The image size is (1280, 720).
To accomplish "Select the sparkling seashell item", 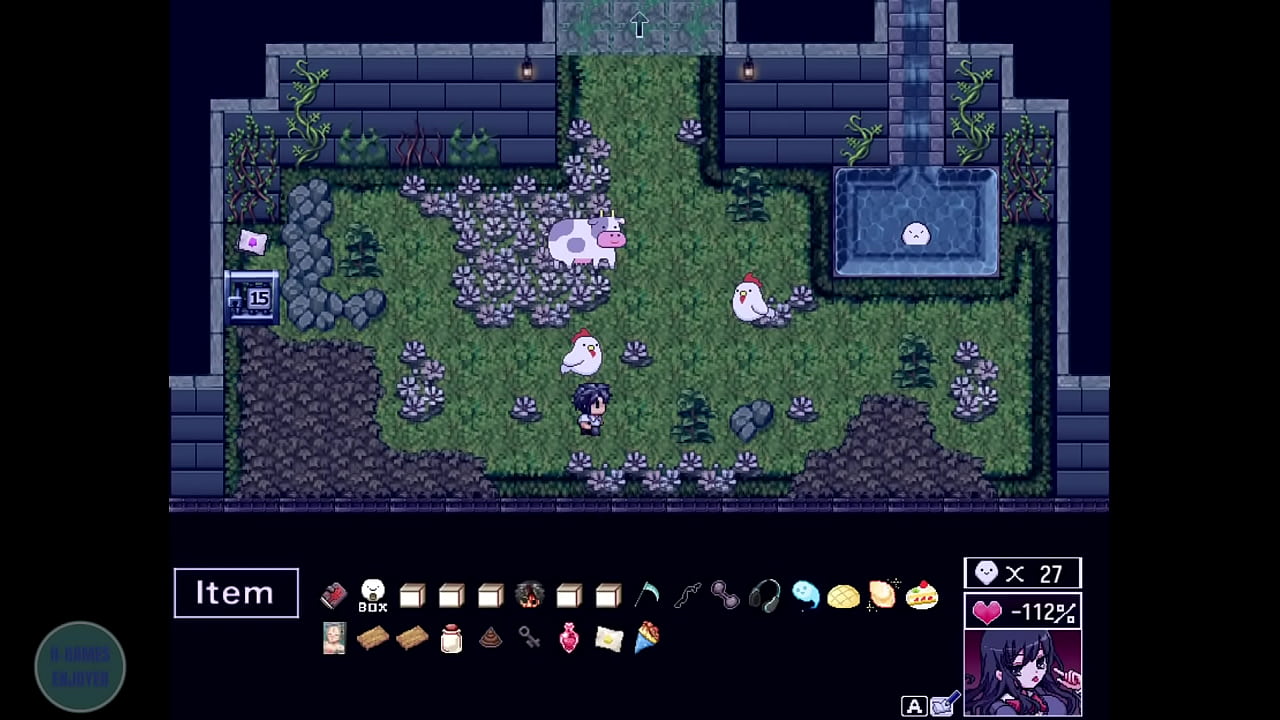I will click(x=882, y=595).
